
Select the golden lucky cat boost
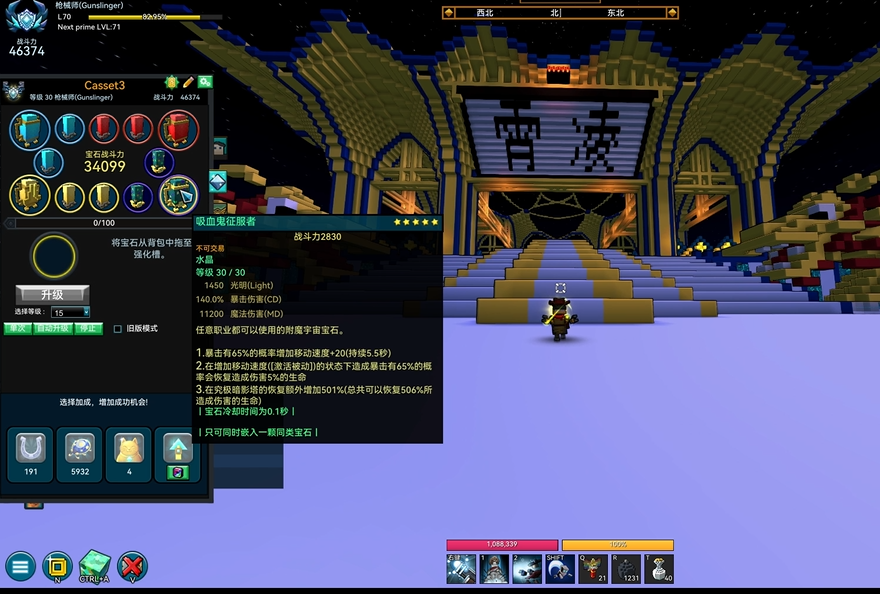(129, 449)
